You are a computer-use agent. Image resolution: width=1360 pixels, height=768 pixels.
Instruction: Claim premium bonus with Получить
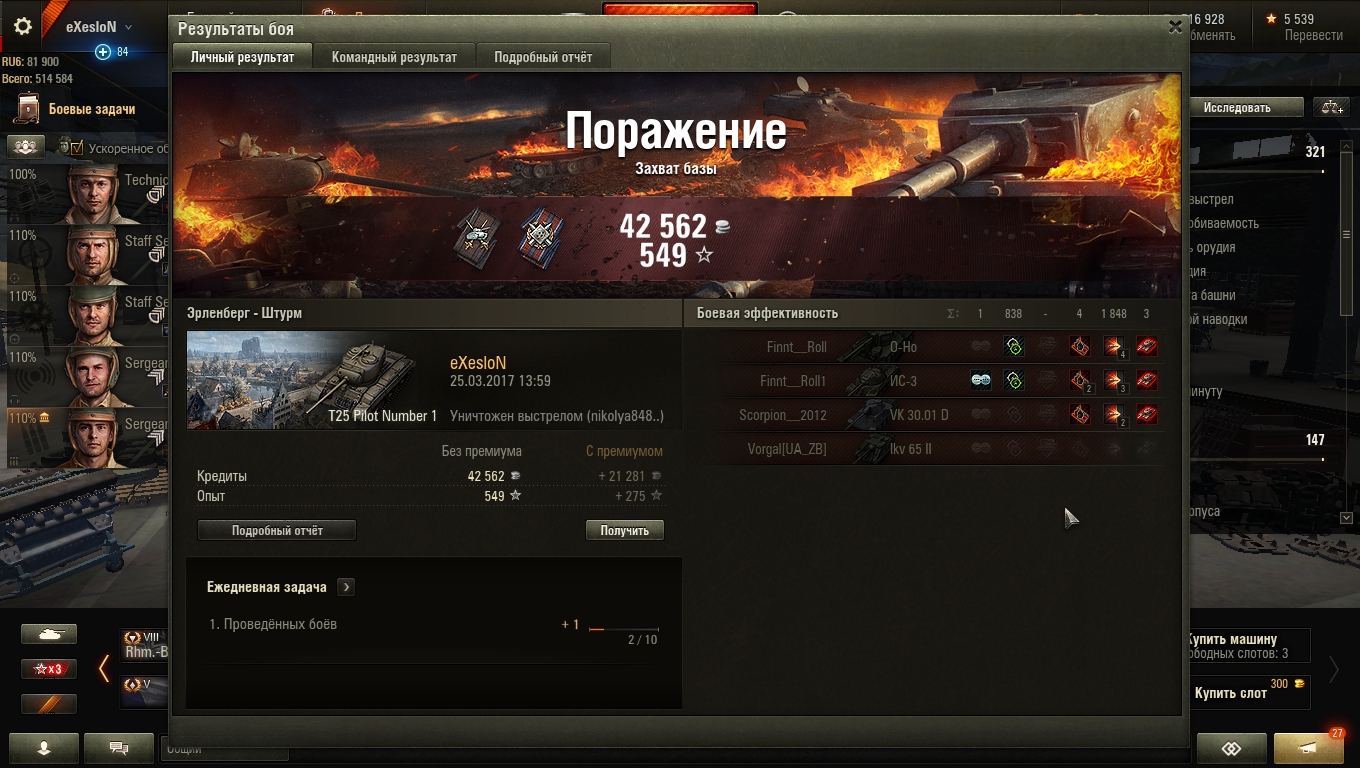coord(625,530)
